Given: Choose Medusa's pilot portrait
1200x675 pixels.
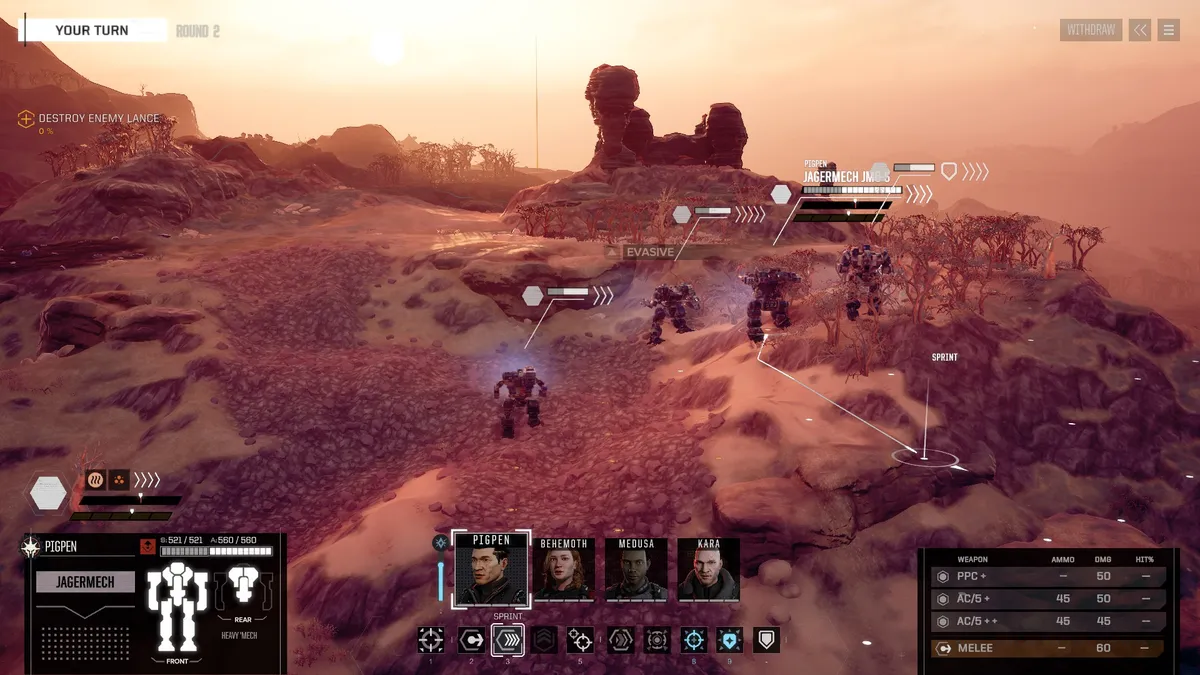Looking at the screenshot, I should (636, 569).
